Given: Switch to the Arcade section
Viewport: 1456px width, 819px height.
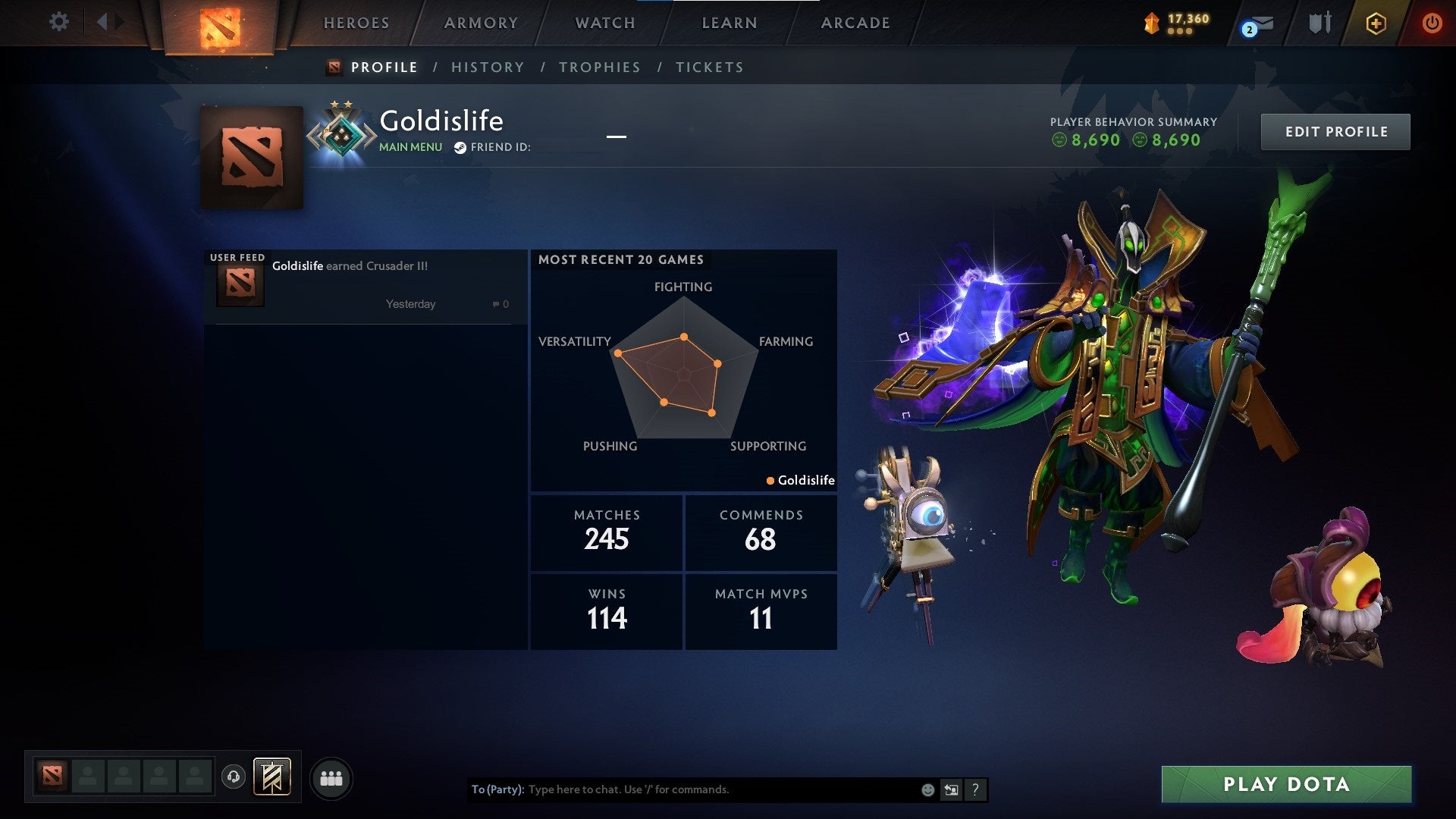Looking at the screenshot, I should [855, 24].
